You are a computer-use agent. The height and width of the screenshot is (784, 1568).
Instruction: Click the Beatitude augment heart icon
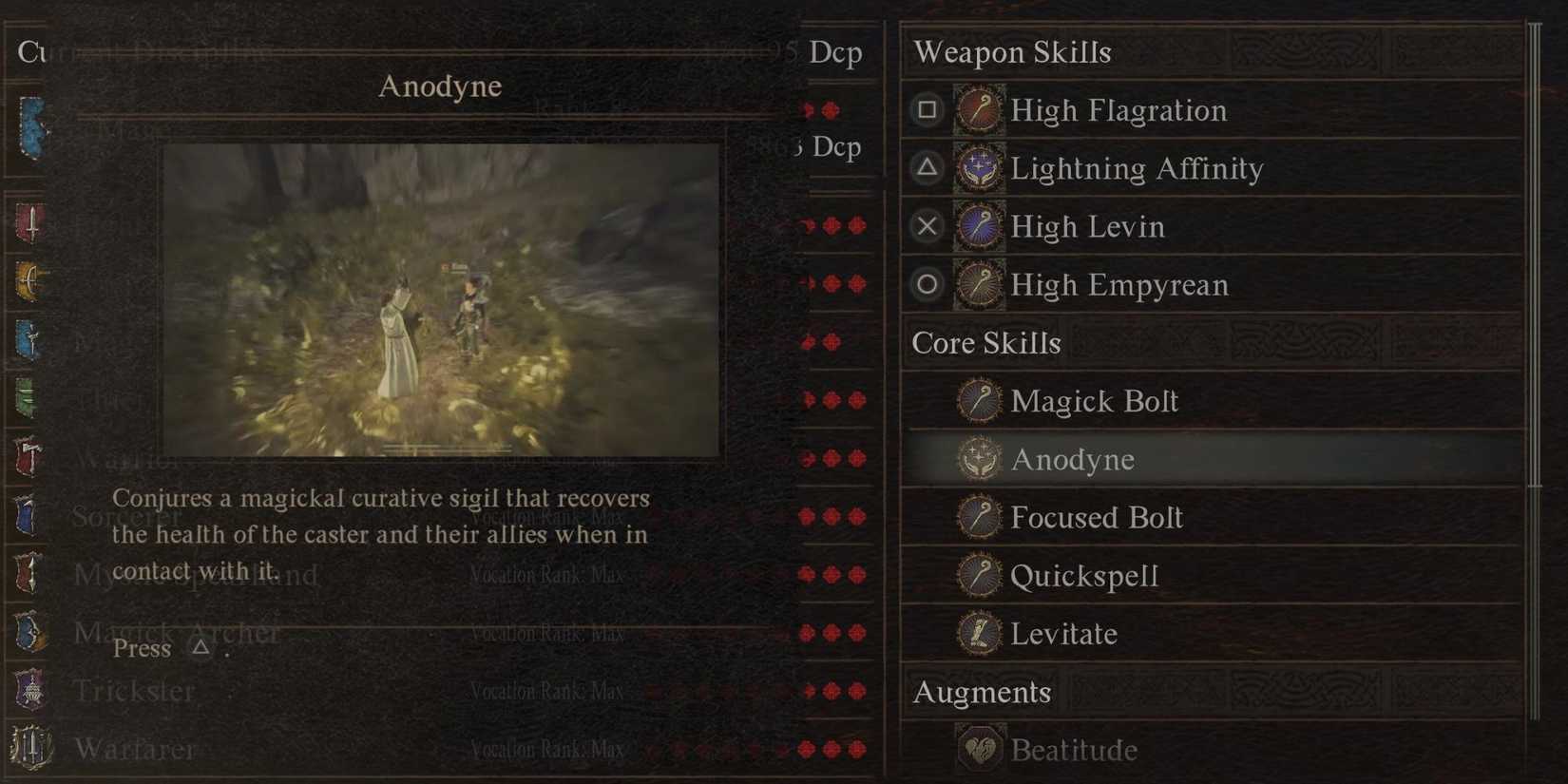982,749
